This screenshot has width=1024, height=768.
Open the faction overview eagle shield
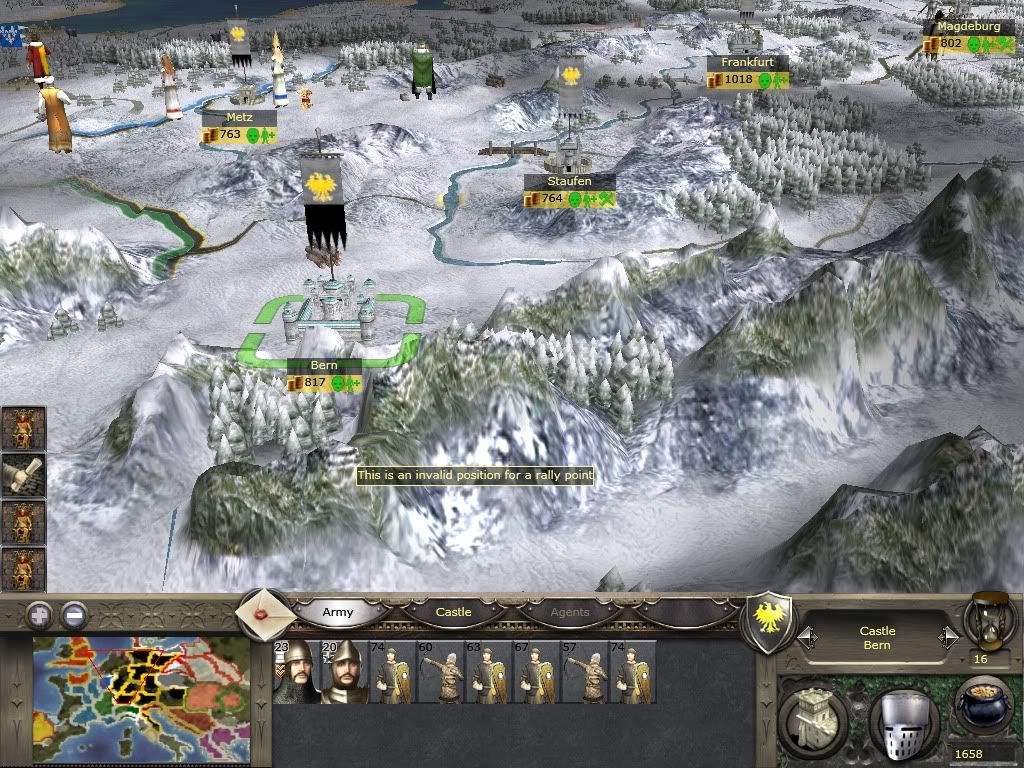[x=770, y=618]
